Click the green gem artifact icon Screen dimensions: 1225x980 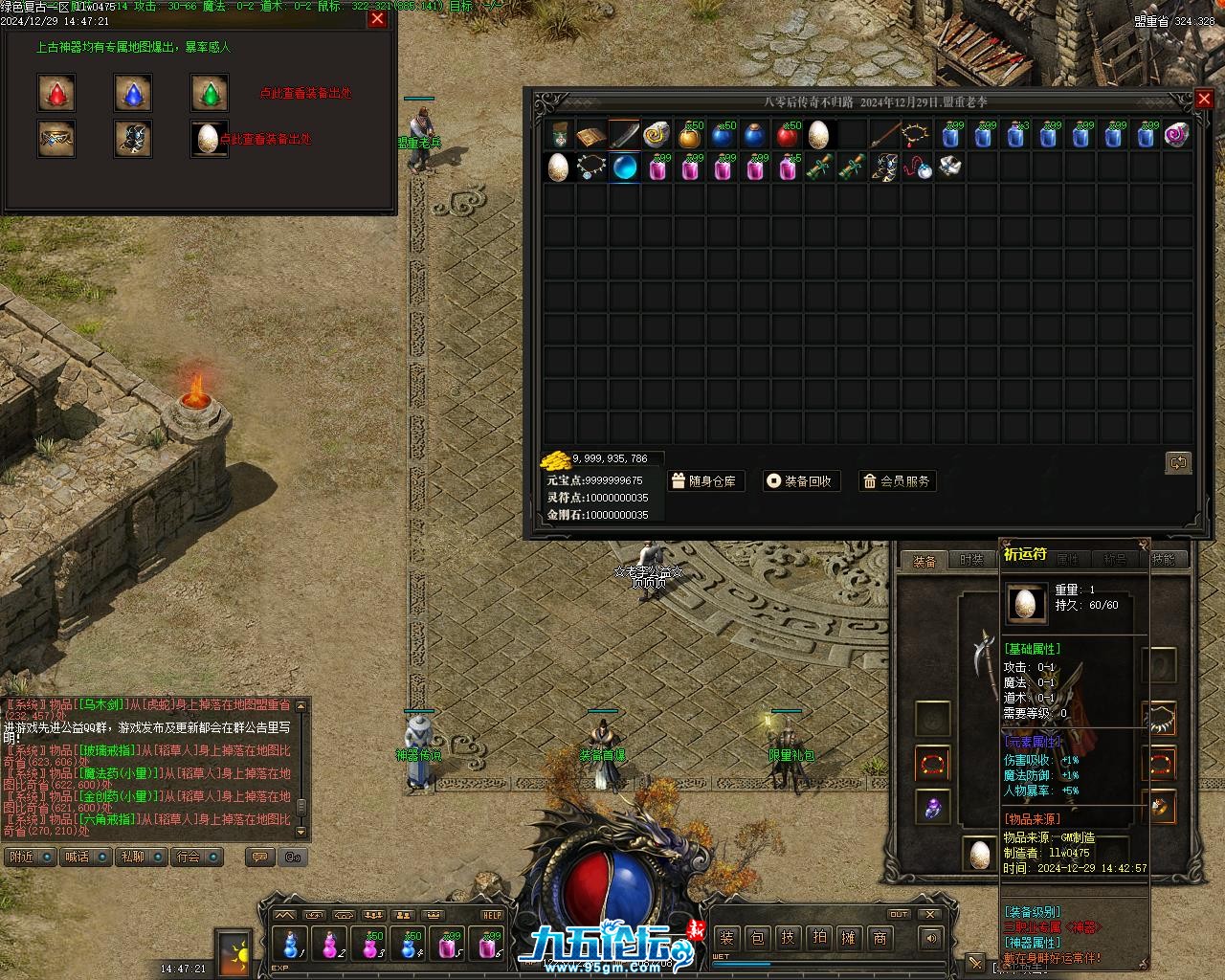(x=210, y=93)
